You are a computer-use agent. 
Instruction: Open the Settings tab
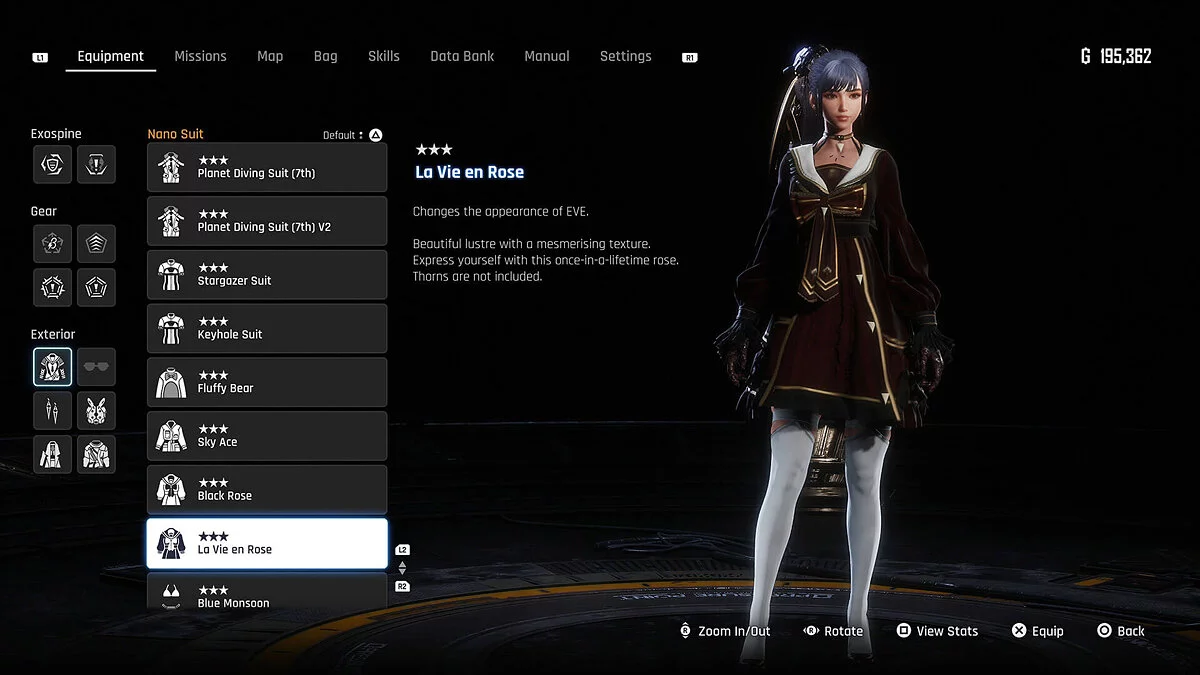point(625,57)
